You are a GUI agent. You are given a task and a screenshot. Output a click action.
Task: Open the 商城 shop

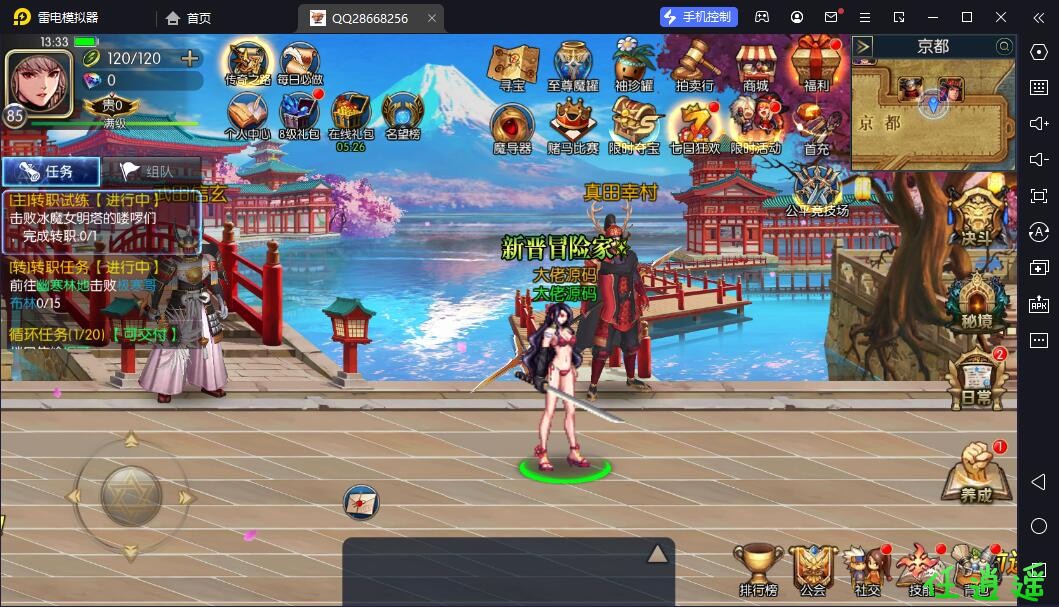[x=756, y=66]
